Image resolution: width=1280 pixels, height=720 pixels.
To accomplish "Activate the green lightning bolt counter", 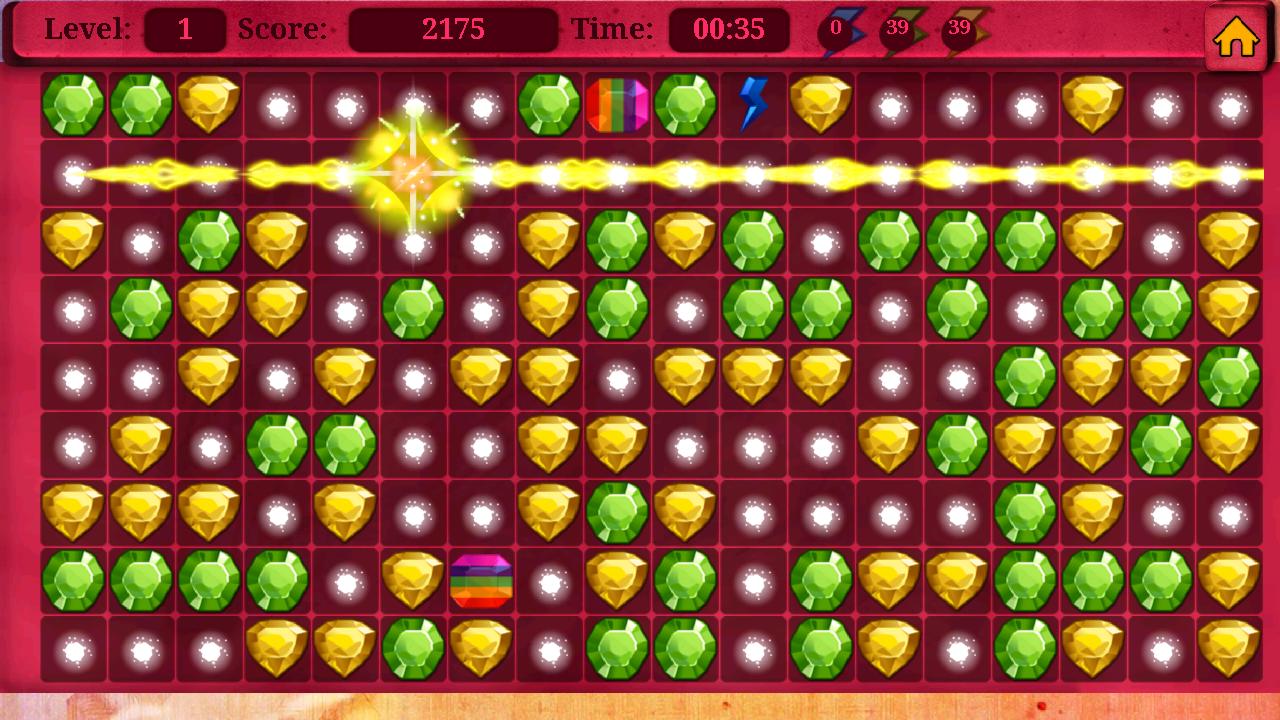I will click(895, 28).
